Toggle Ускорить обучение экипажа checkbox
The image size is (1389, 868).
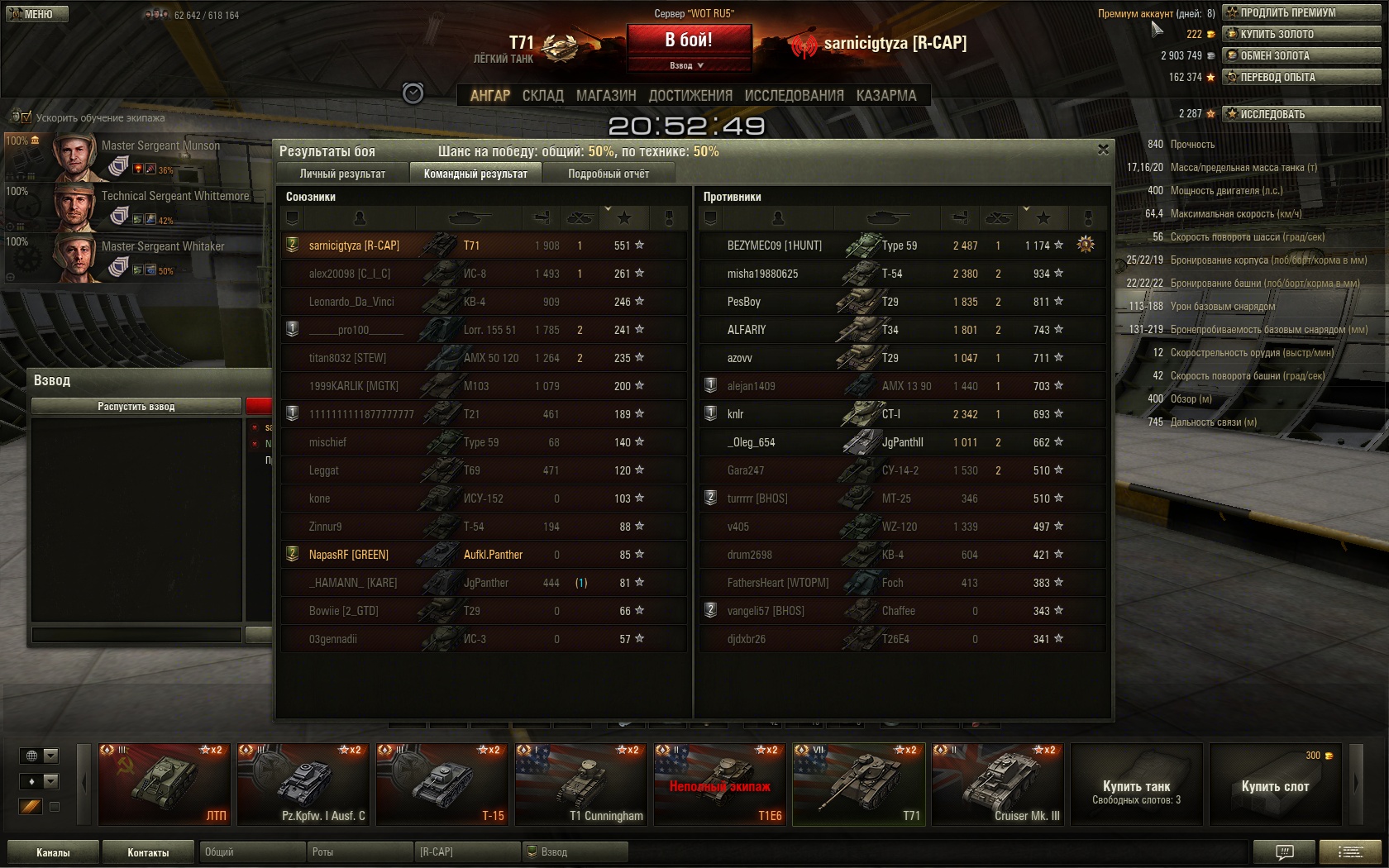click(x=26, y=117)
